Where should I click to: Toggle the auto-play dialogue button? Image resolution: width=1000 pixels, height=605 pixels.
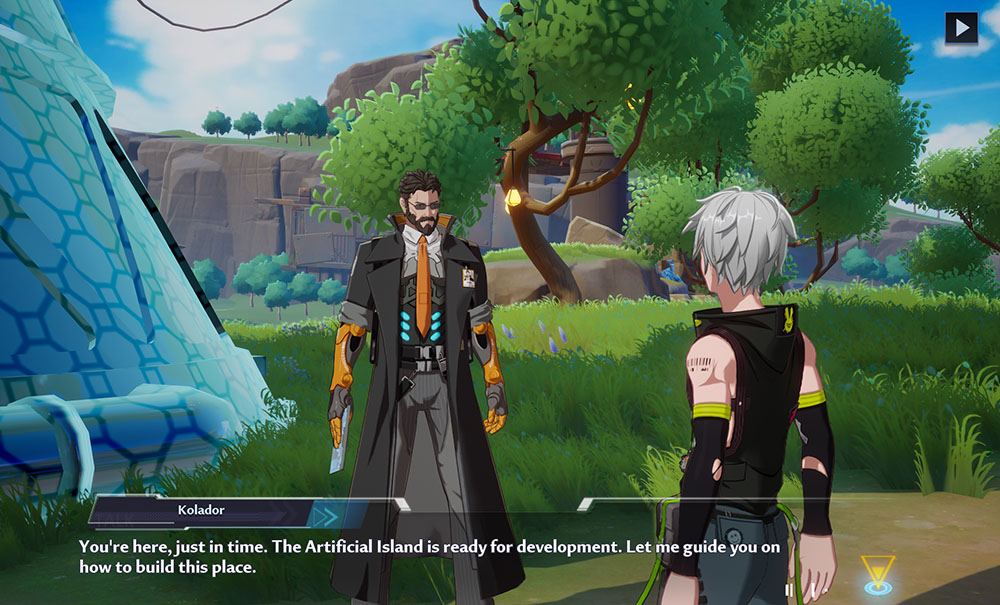pos(961,27)
